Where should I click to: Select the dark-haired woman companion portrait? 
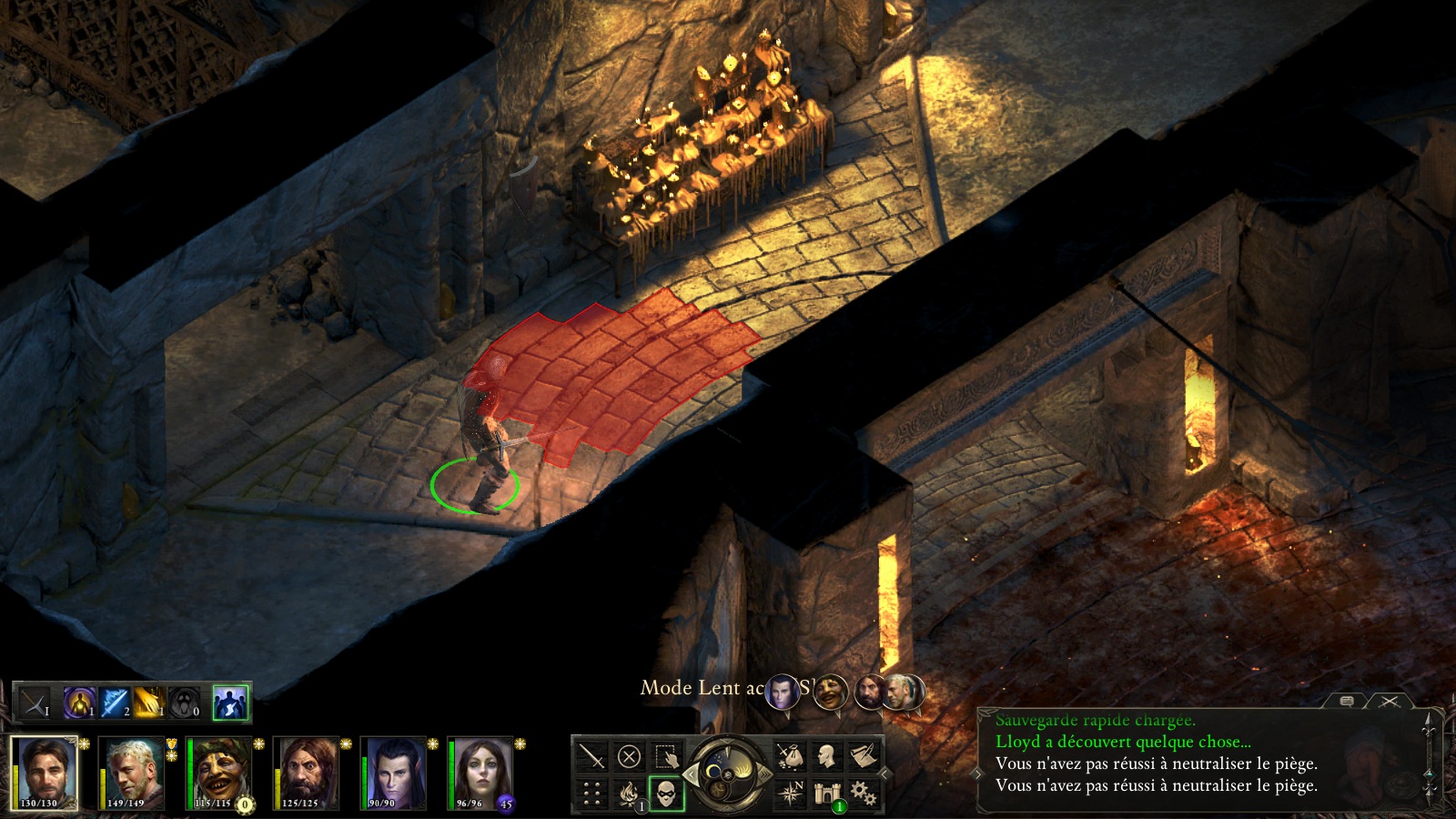click(480, 772)
